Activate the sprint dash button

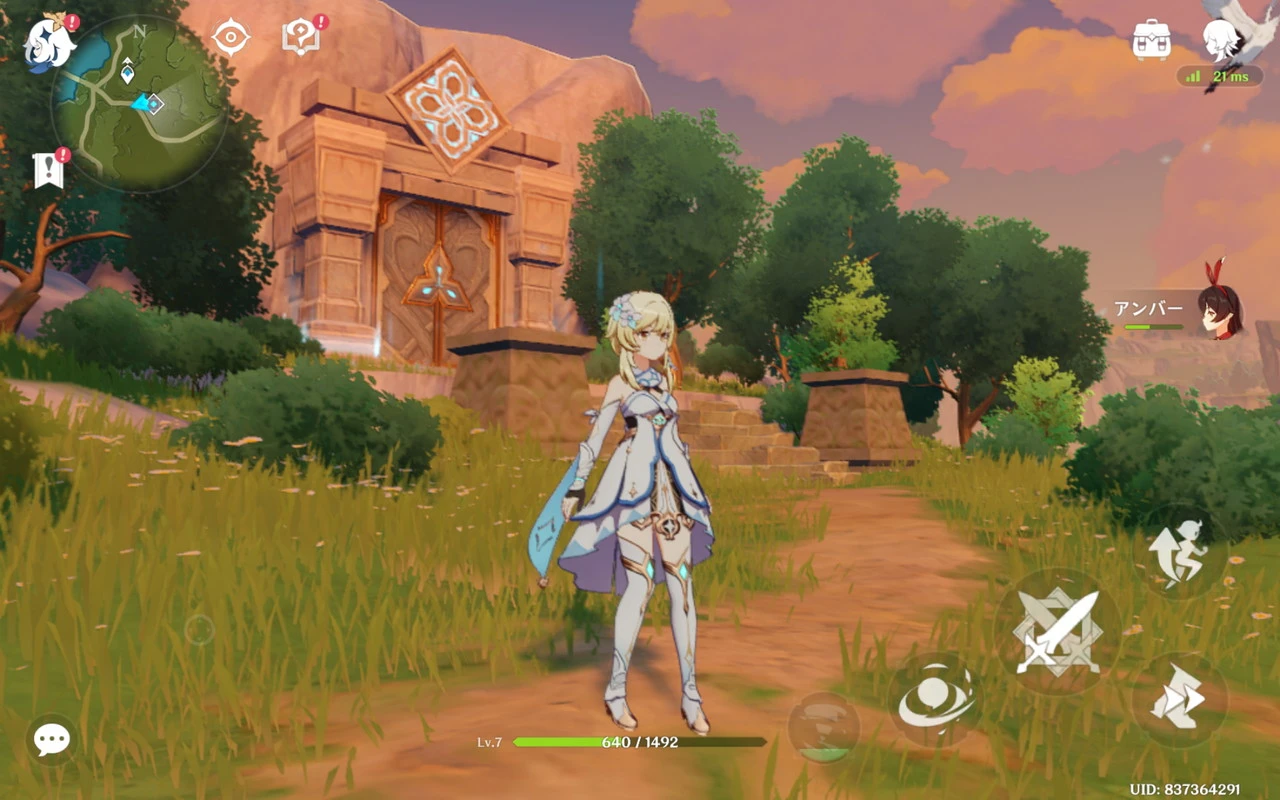[1178, 699]
